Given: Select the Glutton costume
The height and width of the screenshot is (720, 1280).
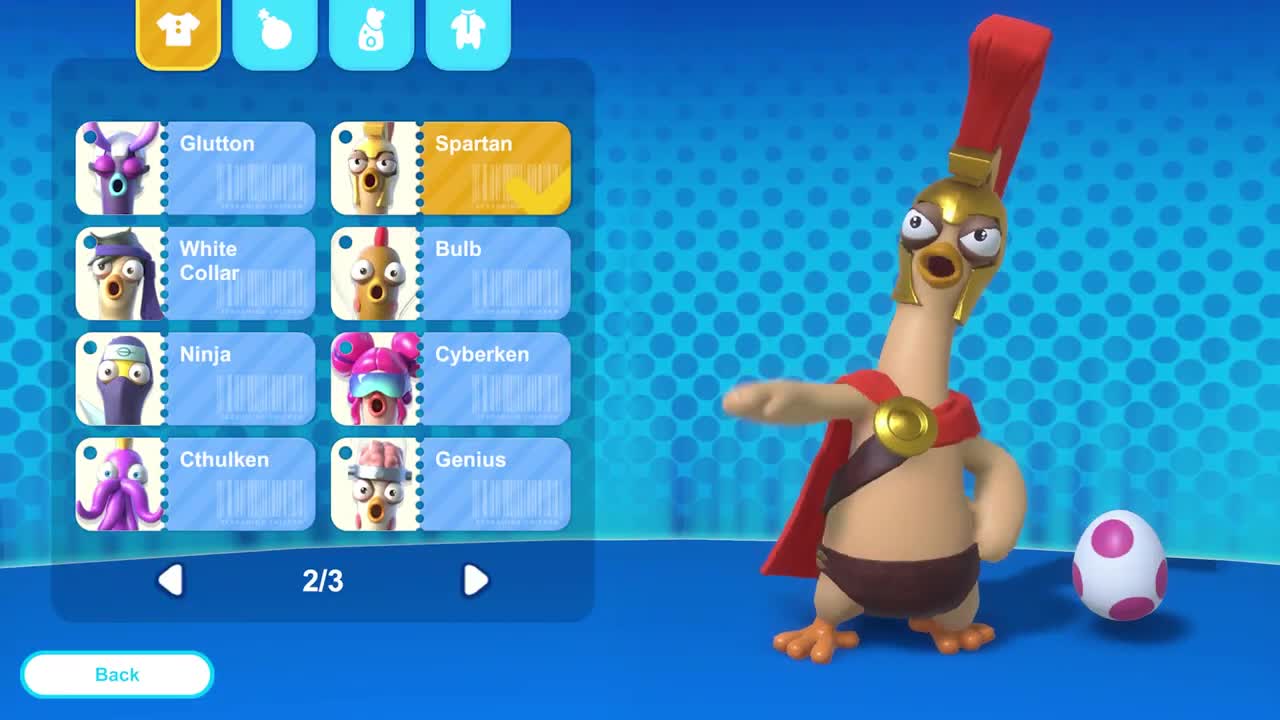Looking at the screenshot, I should 195,168.
